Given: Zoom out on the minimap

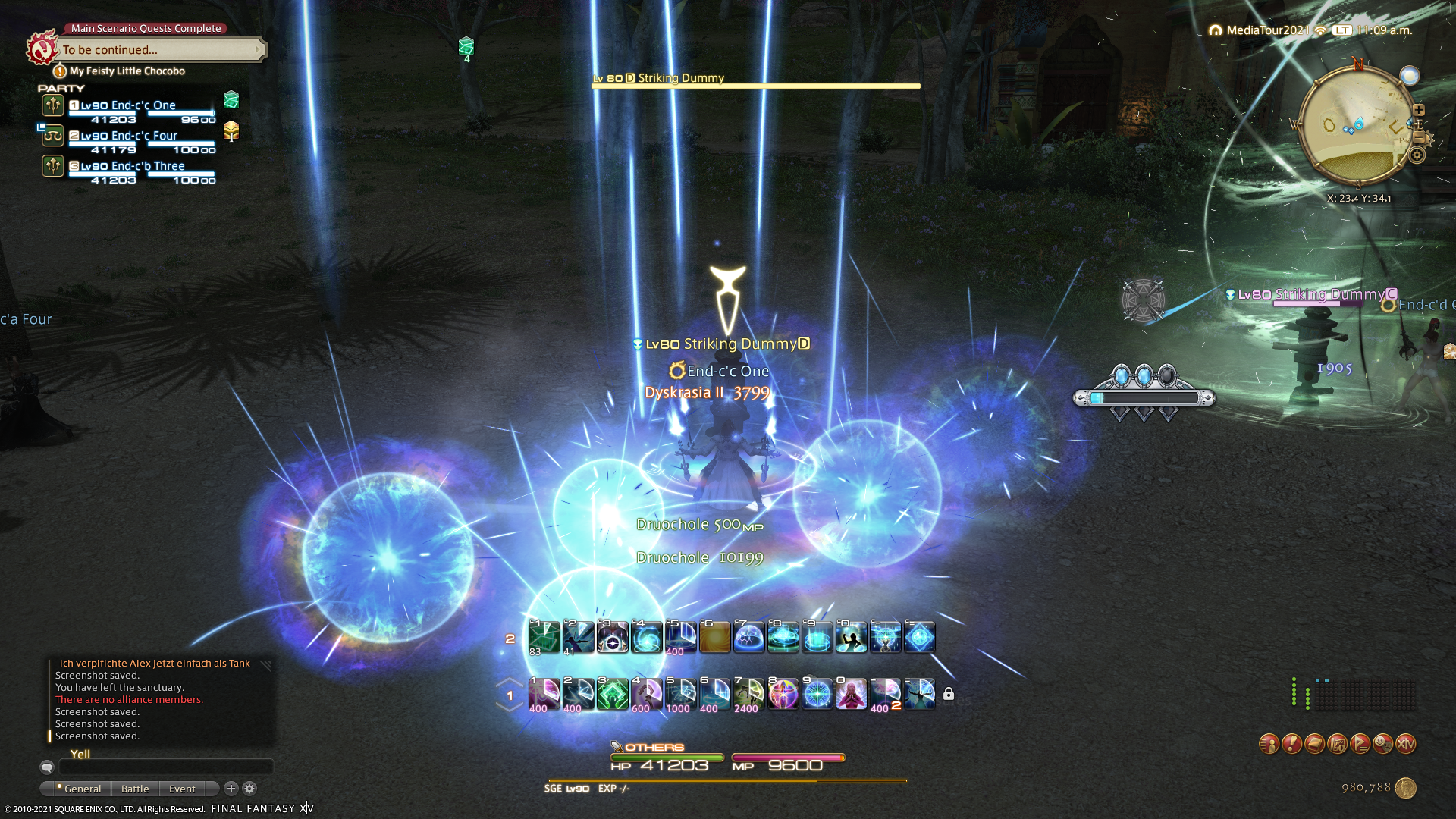Looking at the screenshot, I should (1419, 137).
